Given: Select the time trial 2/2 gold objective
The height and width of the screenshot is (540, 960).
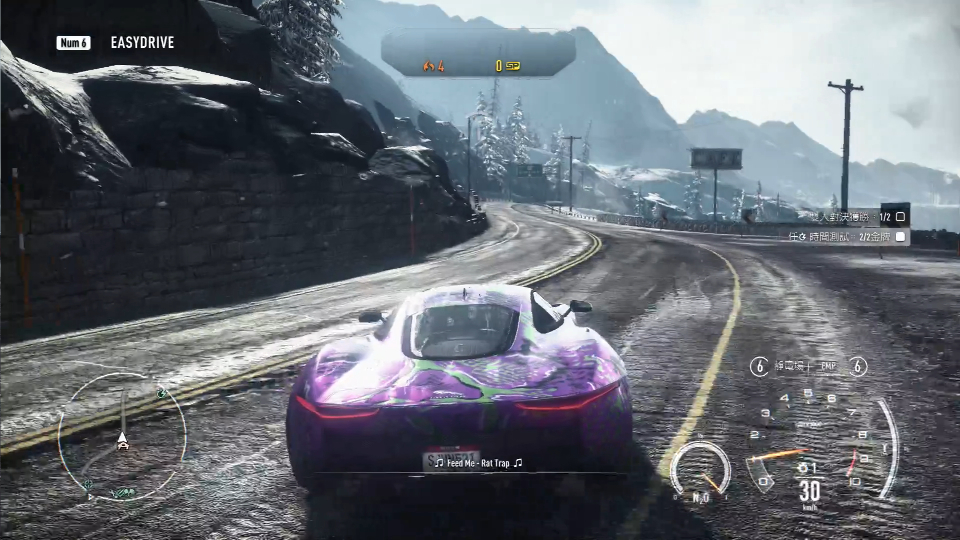Looking at the screenshot, I should (848, 237).
